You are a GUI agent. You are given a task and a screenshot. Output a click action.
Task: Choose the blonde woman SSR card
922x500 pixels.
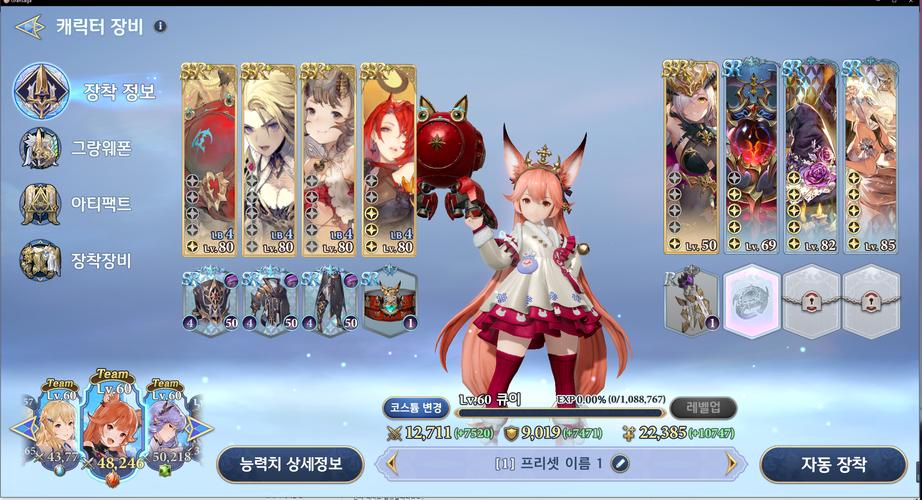coord(269,160)
